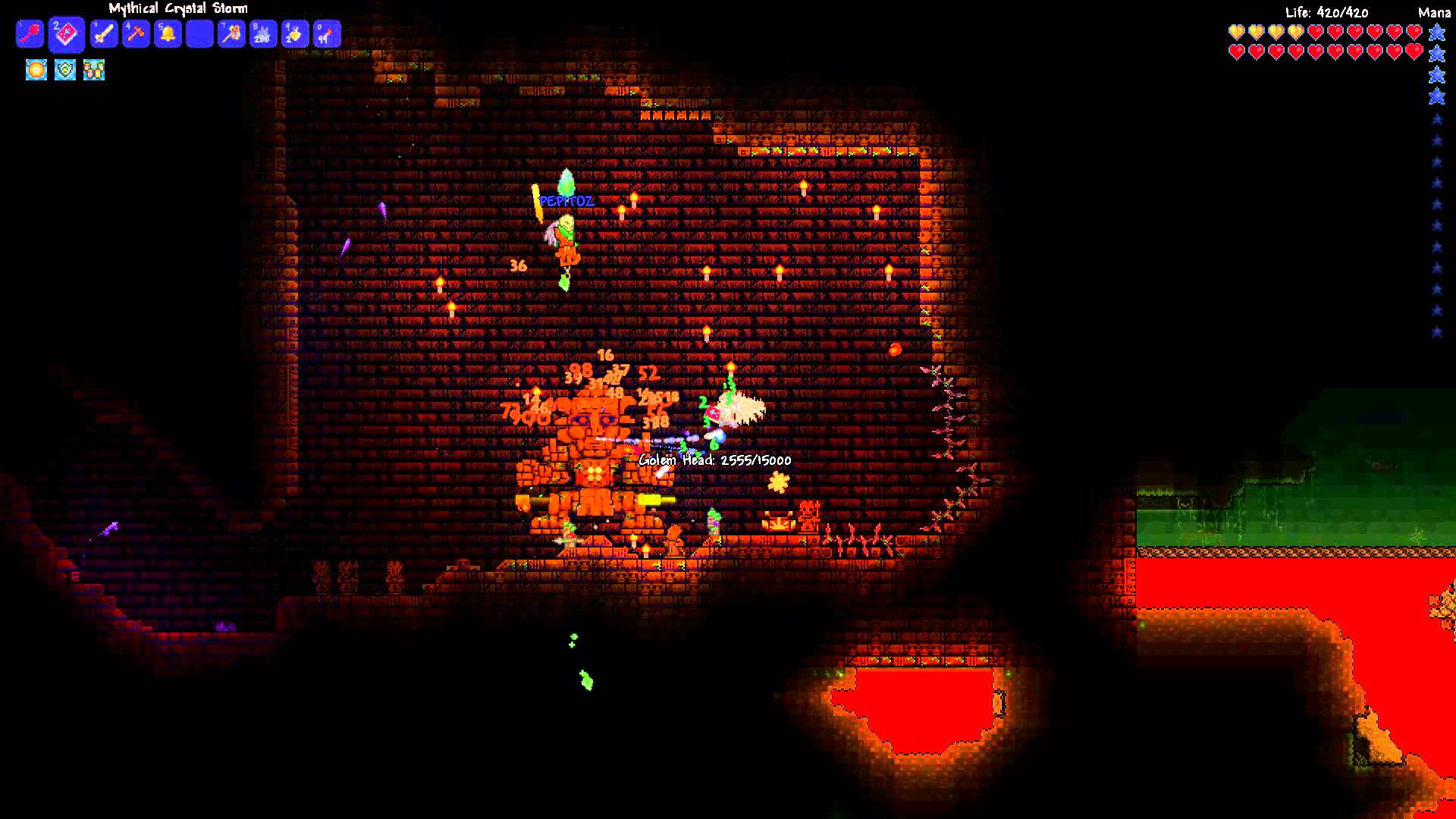Click the first mana star below Mana label

pyautogui.click(x=1436, y=32)
